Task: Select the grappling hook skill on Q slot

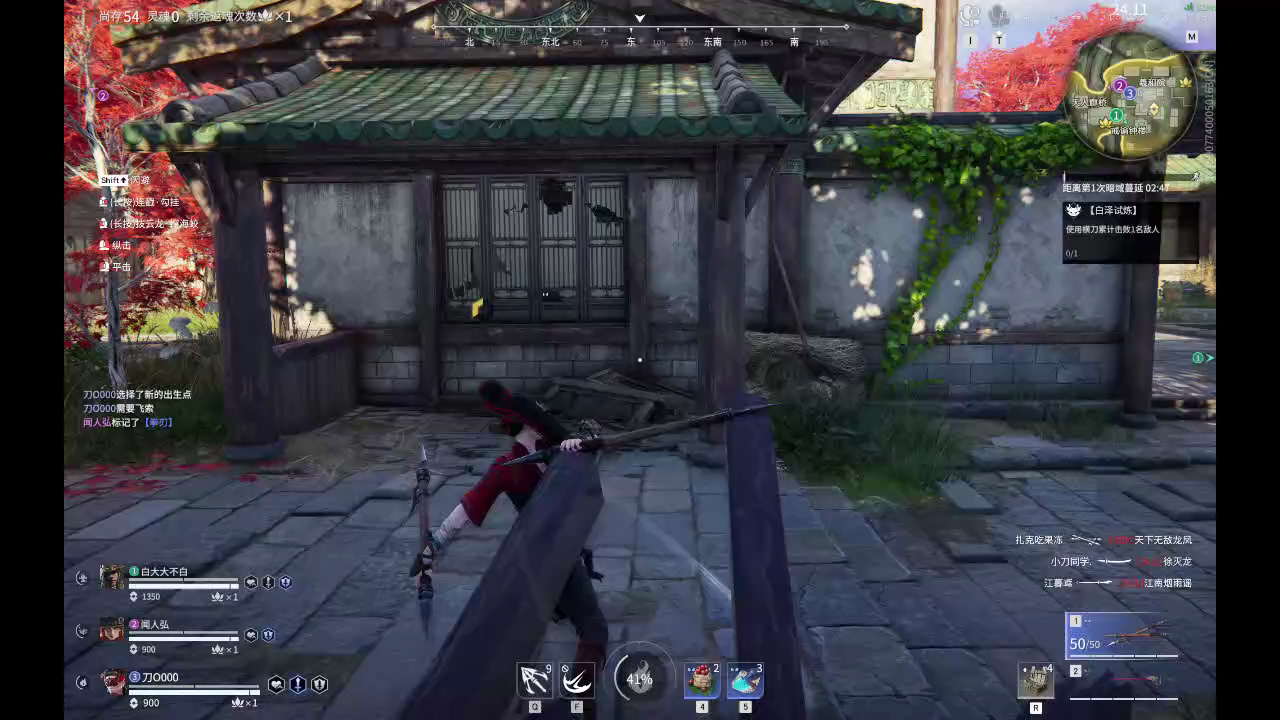Action: 534,678
